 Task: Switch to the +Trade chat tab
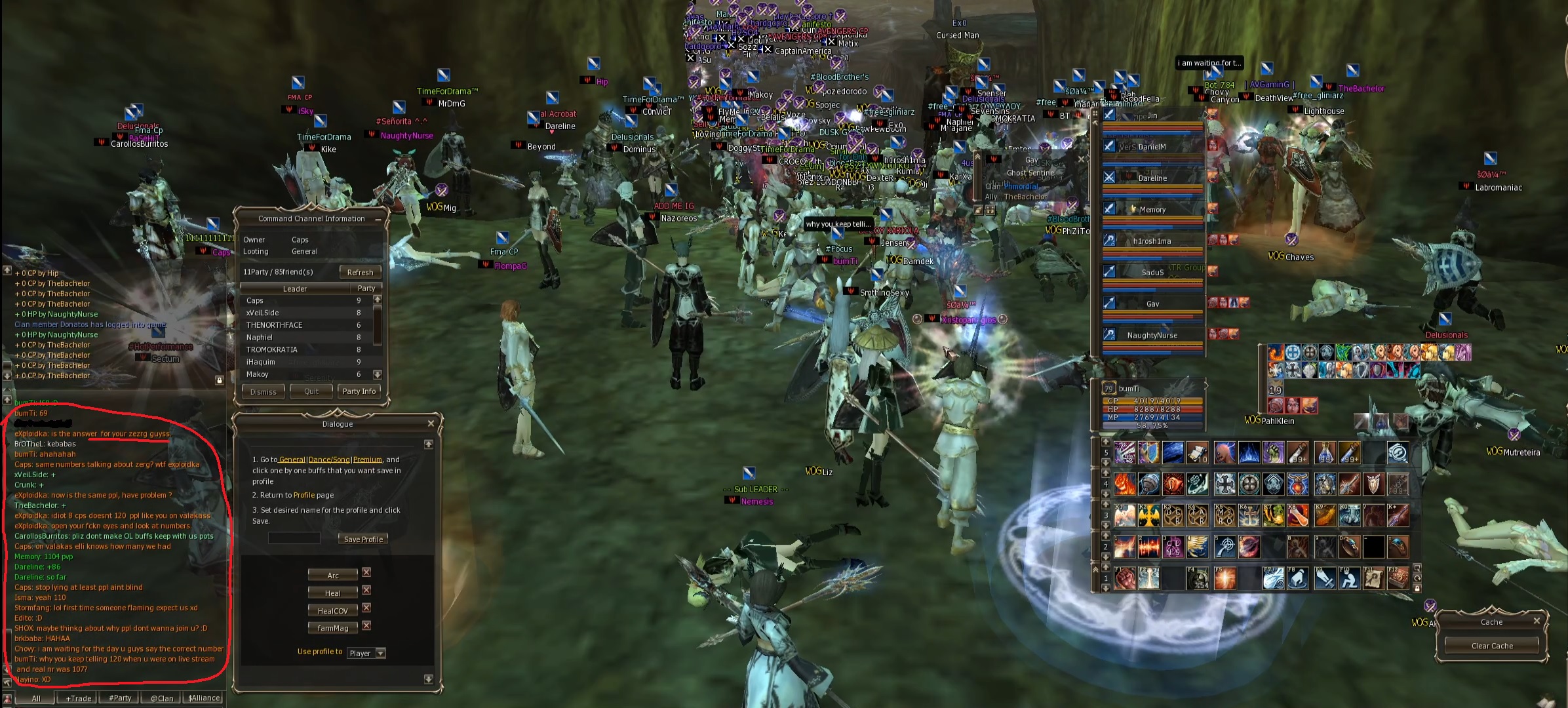79,698
